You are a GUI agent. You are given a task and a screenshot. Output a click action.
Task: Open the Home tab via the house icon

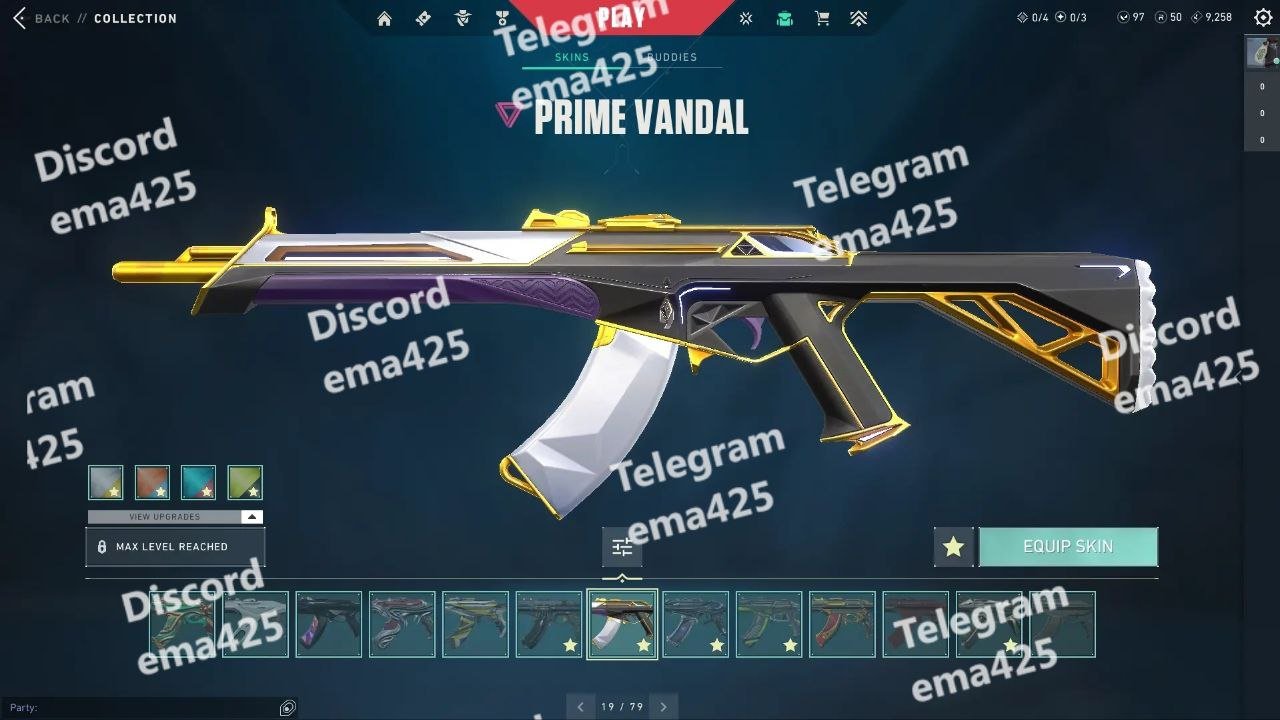pos(384,18)
